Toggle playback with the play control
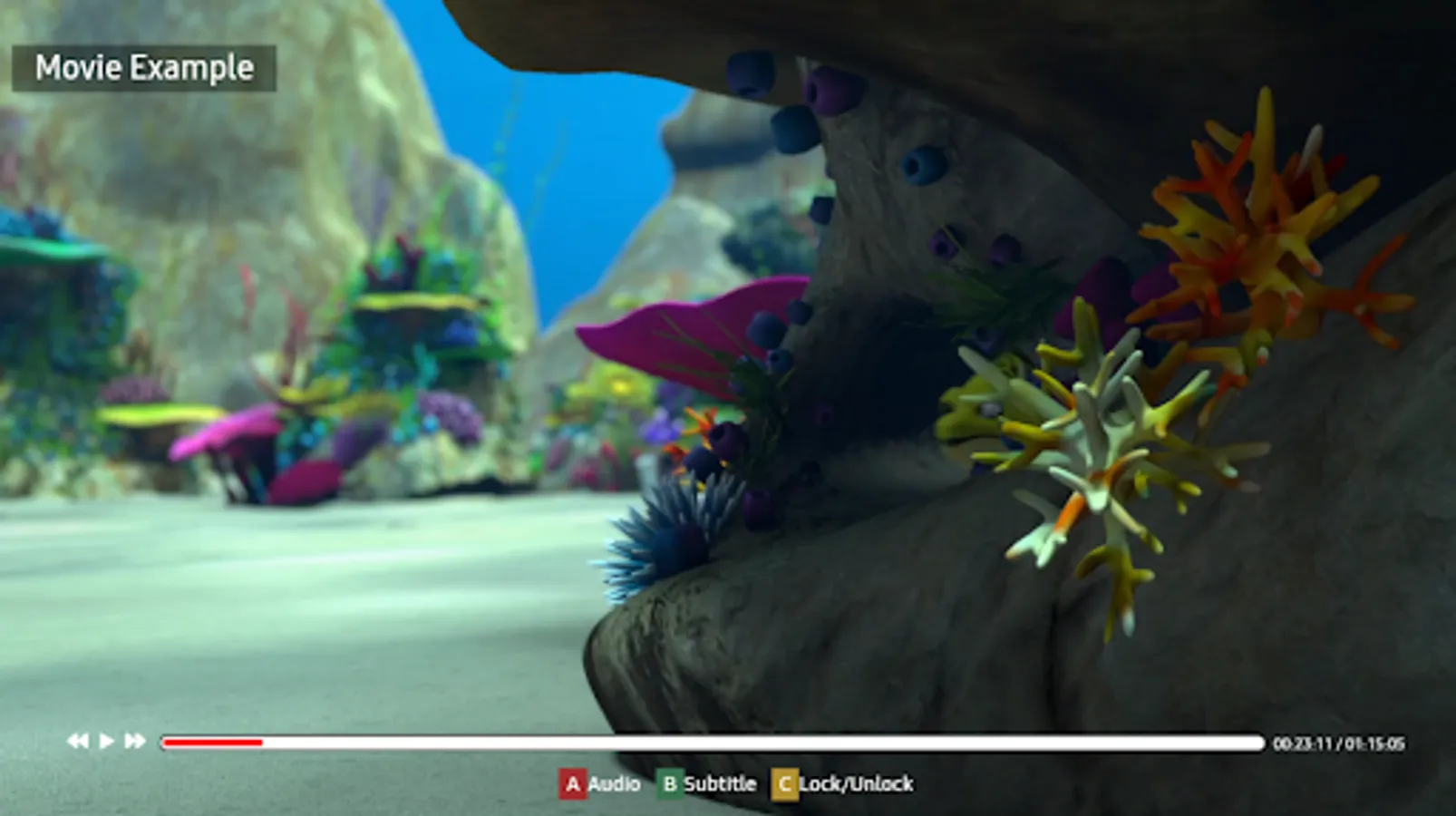The width and height of the screenshot is (1456, 816). pos(106,741)
